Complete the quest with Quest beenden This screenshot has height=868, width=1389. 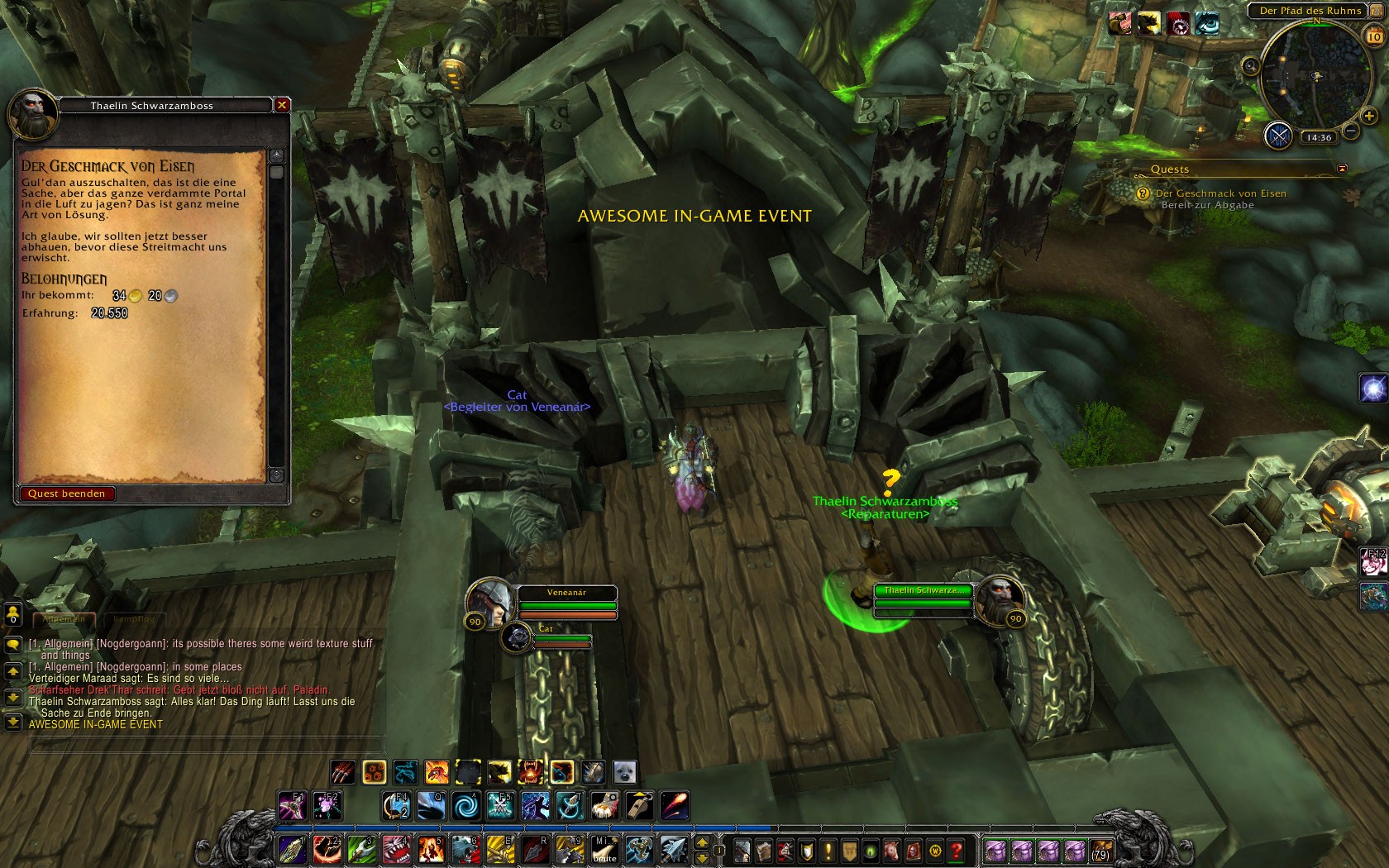coord(66,494)
